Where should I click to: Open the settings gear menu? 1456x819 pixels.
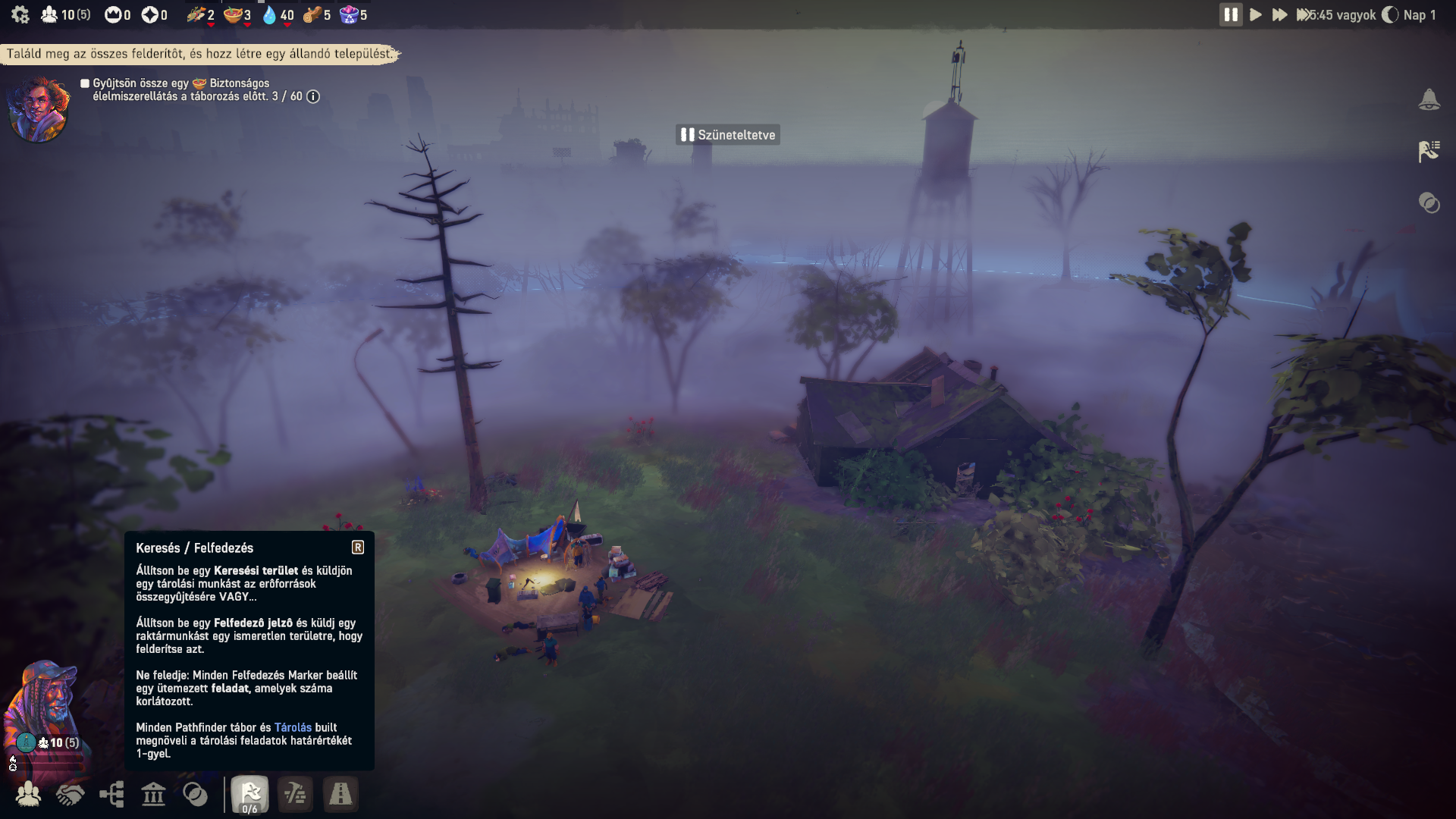pyautogui.click(x=20, y=14)
